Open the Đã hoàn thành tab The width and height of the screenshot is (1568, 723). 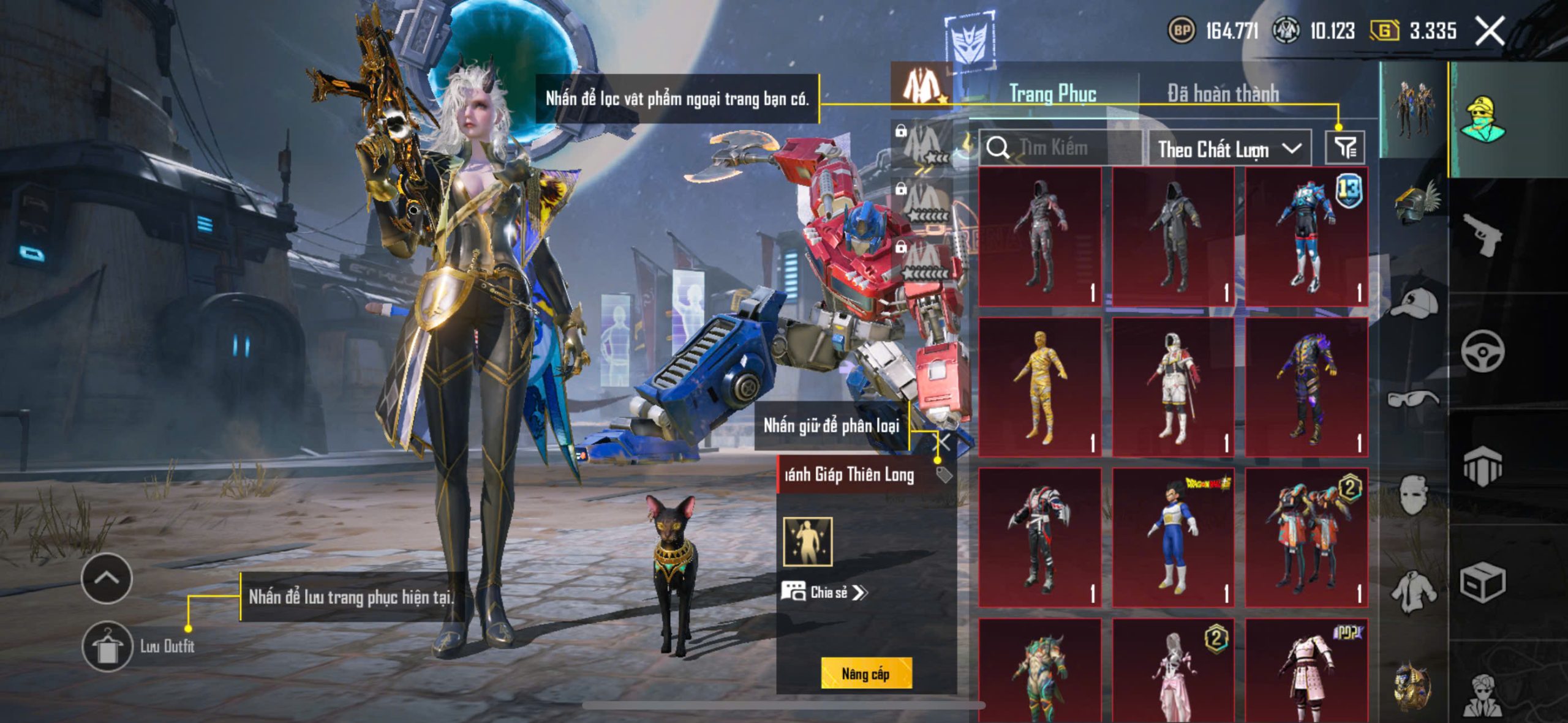coord(1223,94)
